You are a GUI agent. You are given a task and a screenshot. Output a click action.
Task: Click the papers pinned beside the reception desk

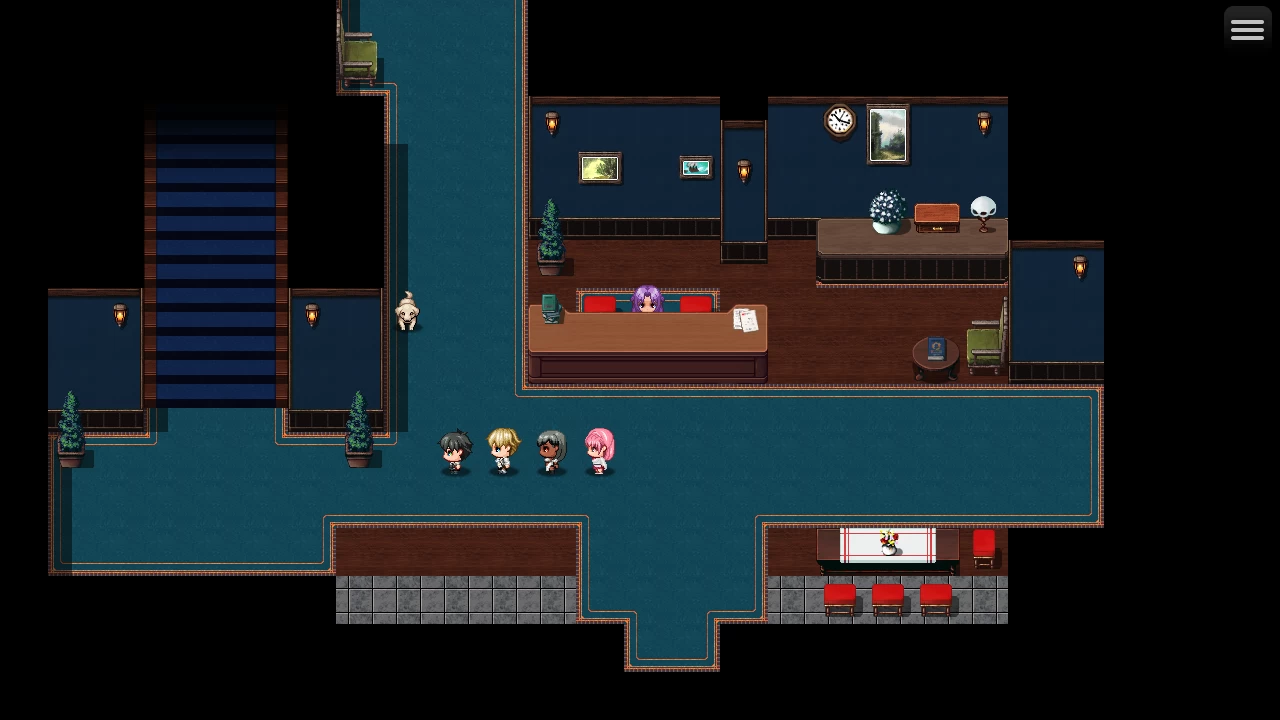746,320
